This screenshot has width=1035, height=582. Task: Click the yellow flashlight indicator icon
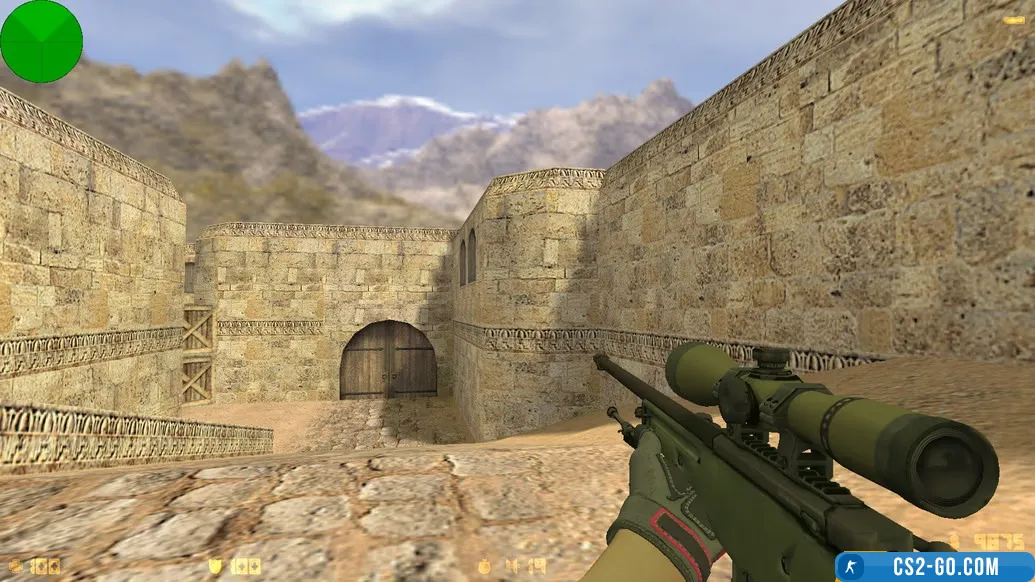click(x=1013, y=20)
